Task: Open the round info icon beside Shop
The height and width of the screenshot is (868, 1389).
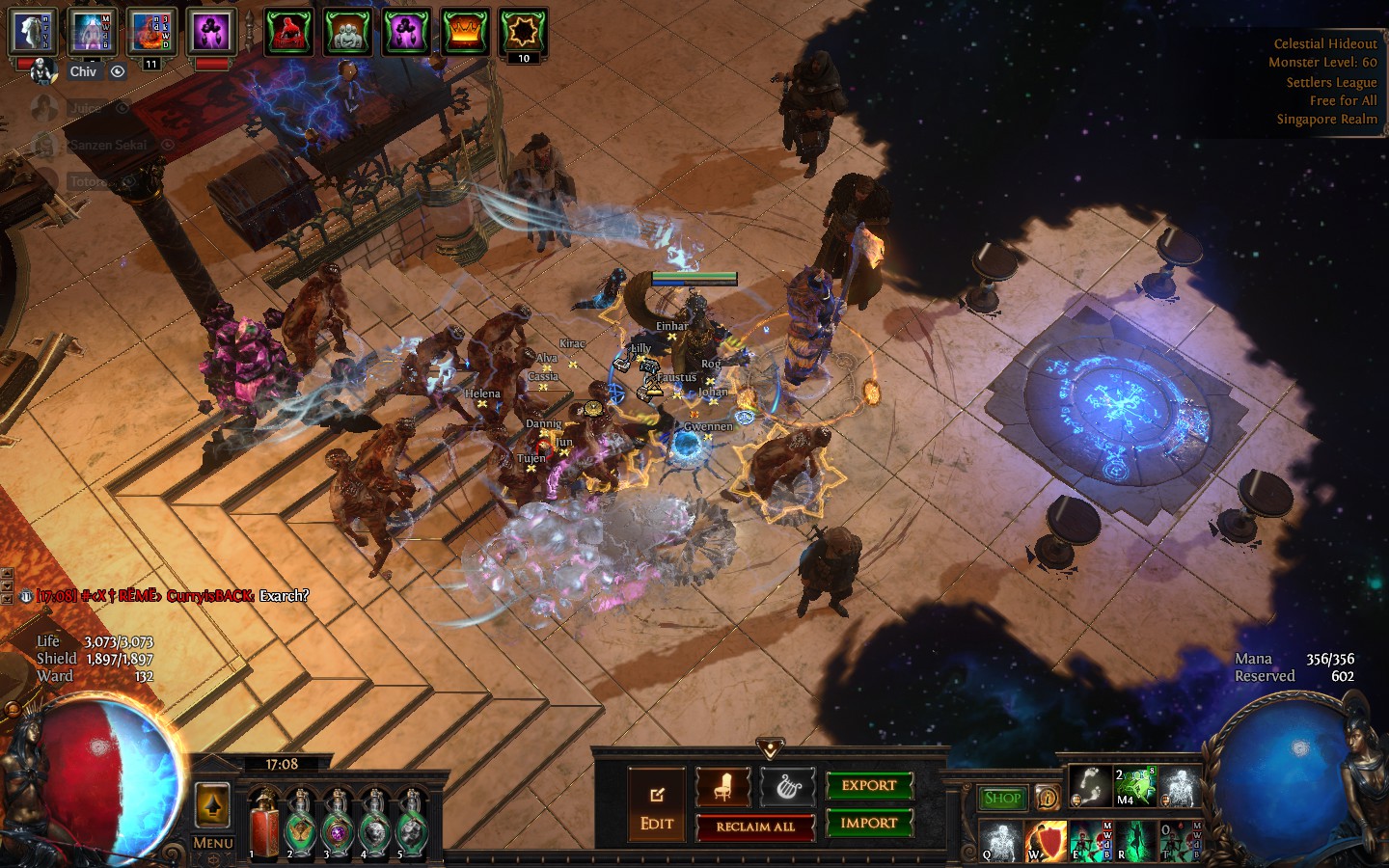Action: 1048,799
